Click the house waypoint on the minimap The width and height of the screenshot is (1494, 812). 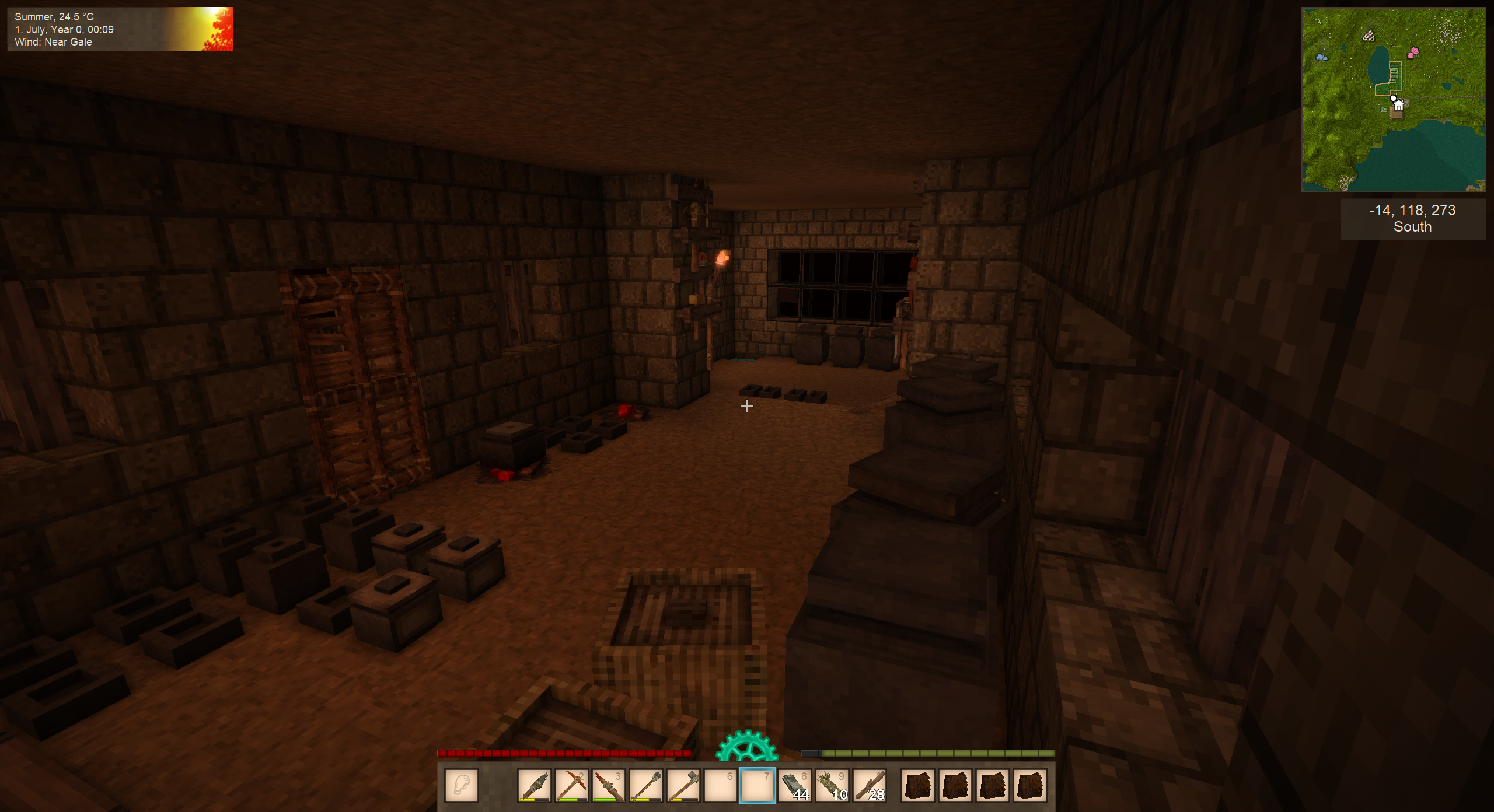[x=1398, y=106]
